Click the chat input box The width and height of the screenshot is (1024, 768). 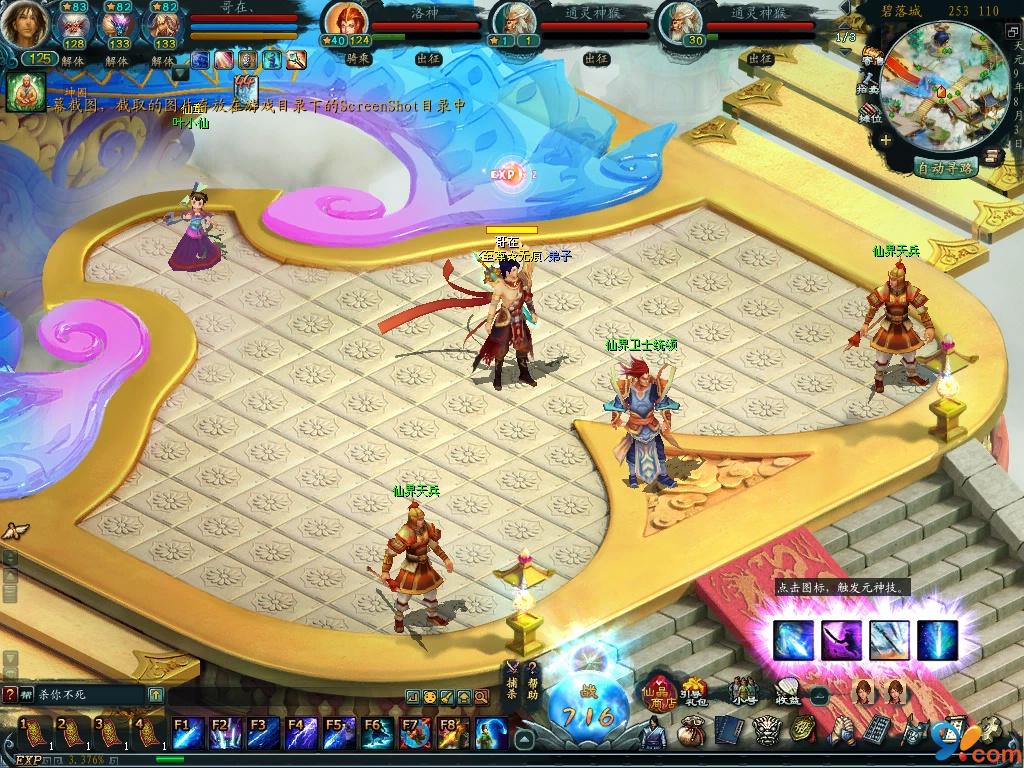(x=82, y=694)
